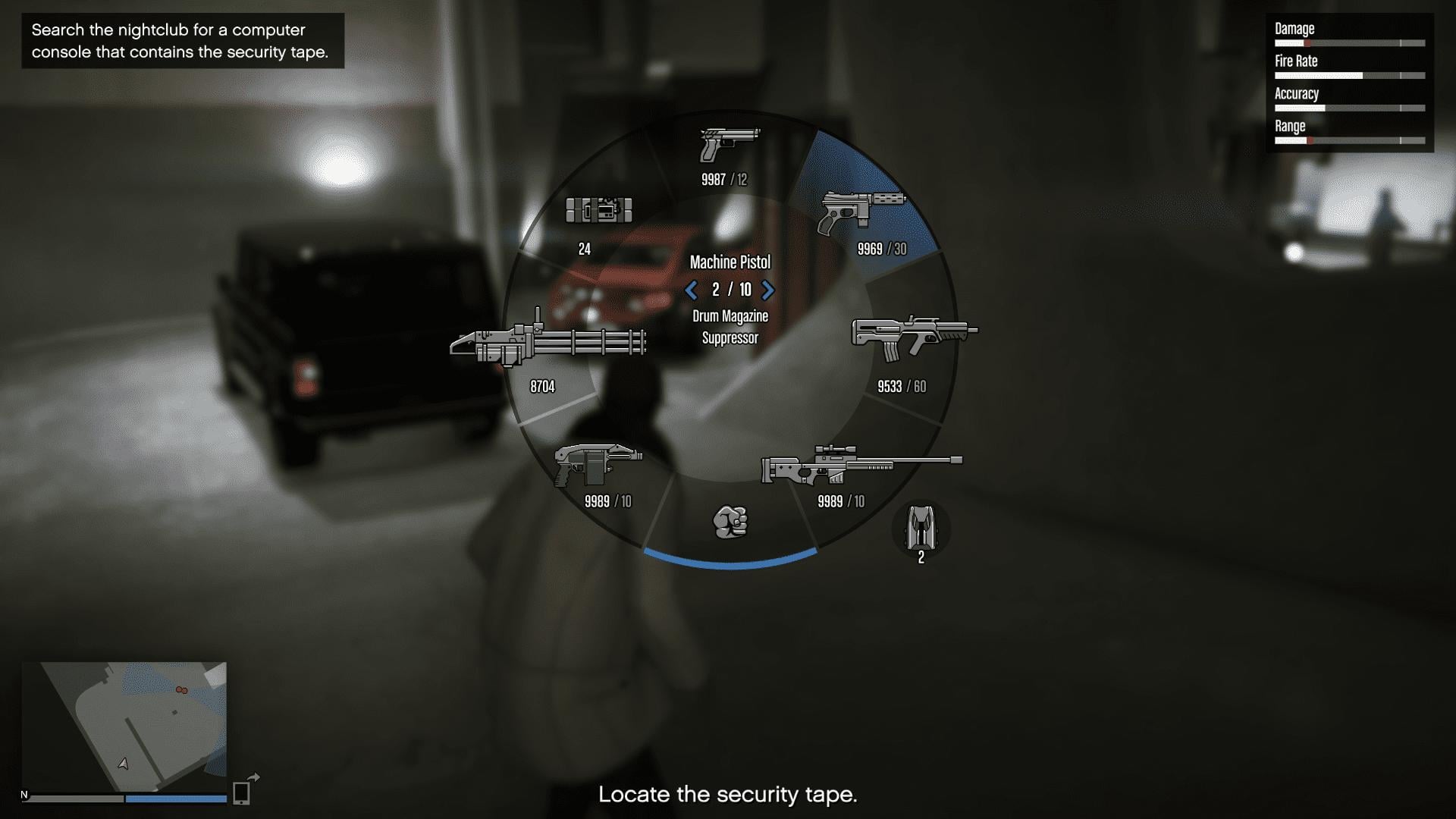Viewport: 1456px width, 819px height.
Task: Click the Fire Rate stat bar
Action: pos(1350,75)
